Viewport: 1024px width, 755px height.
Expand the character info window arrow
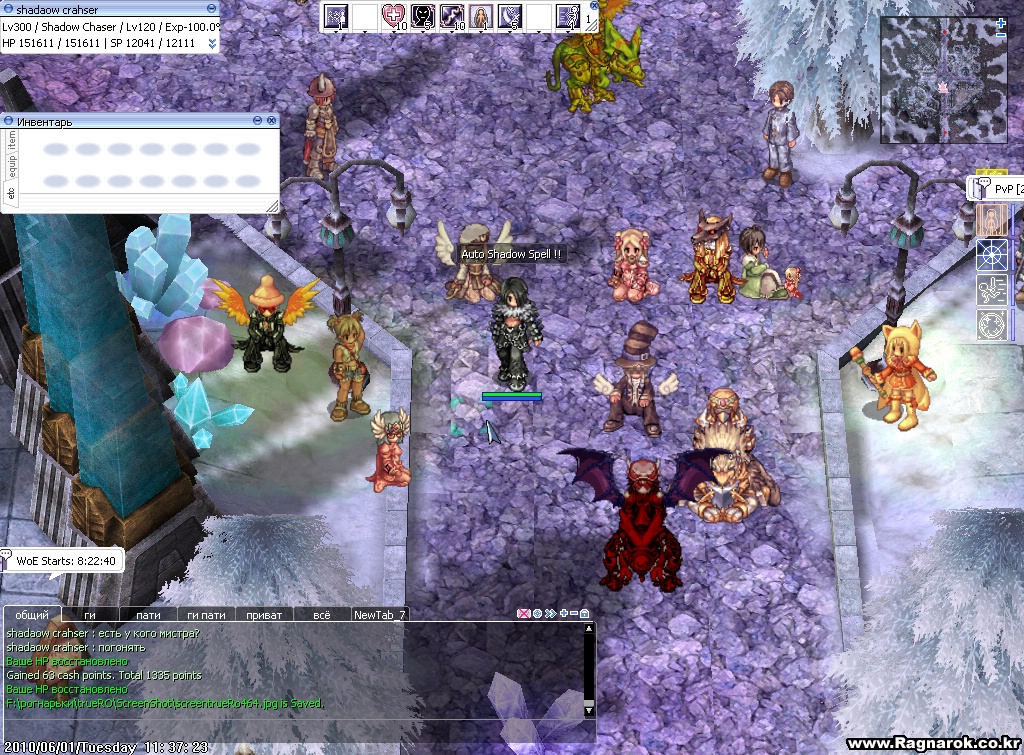(x=212, y=43)
